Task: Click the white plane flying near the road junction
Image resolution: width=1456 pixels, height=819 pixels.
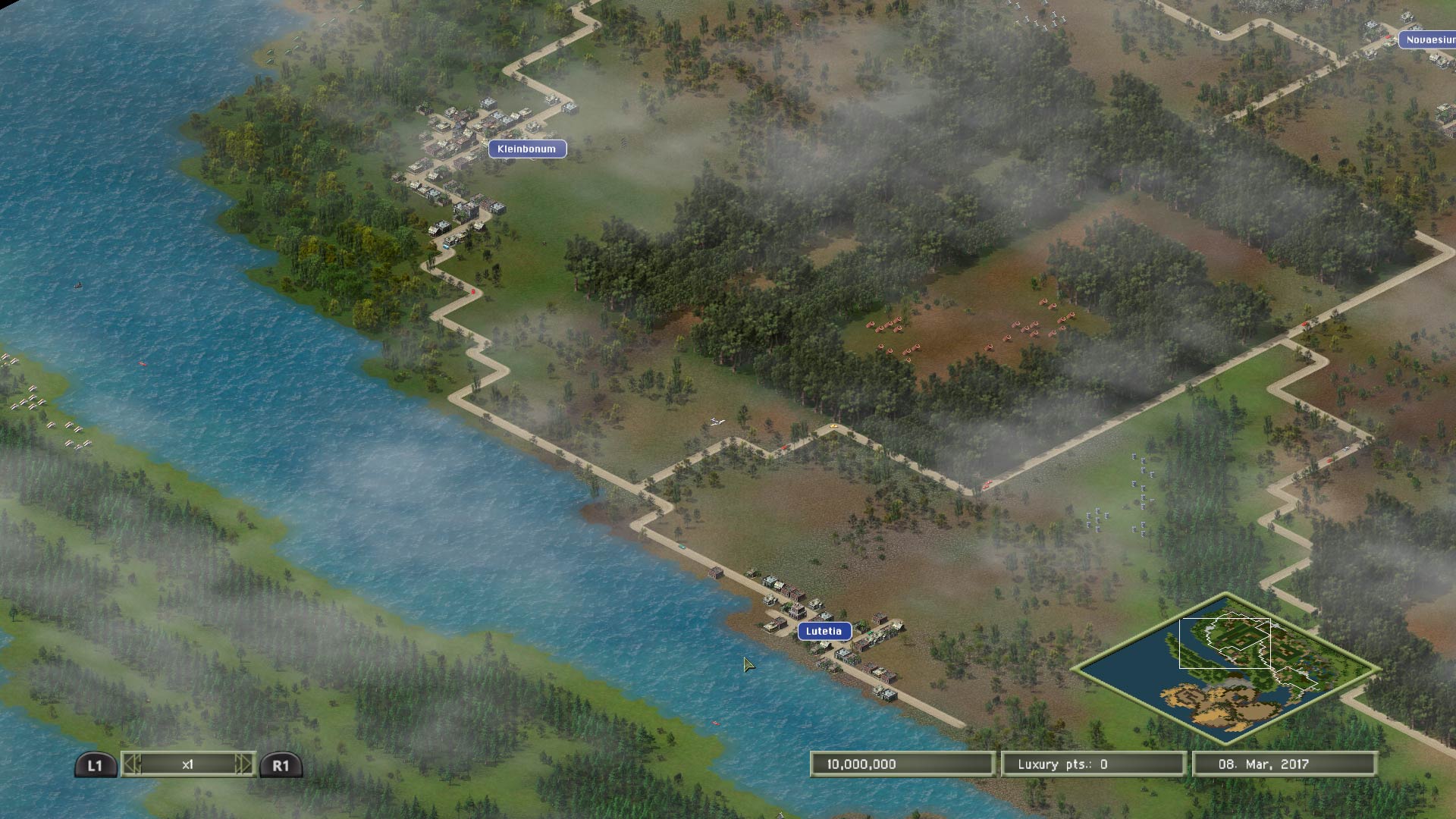Action: click(717, 422)
